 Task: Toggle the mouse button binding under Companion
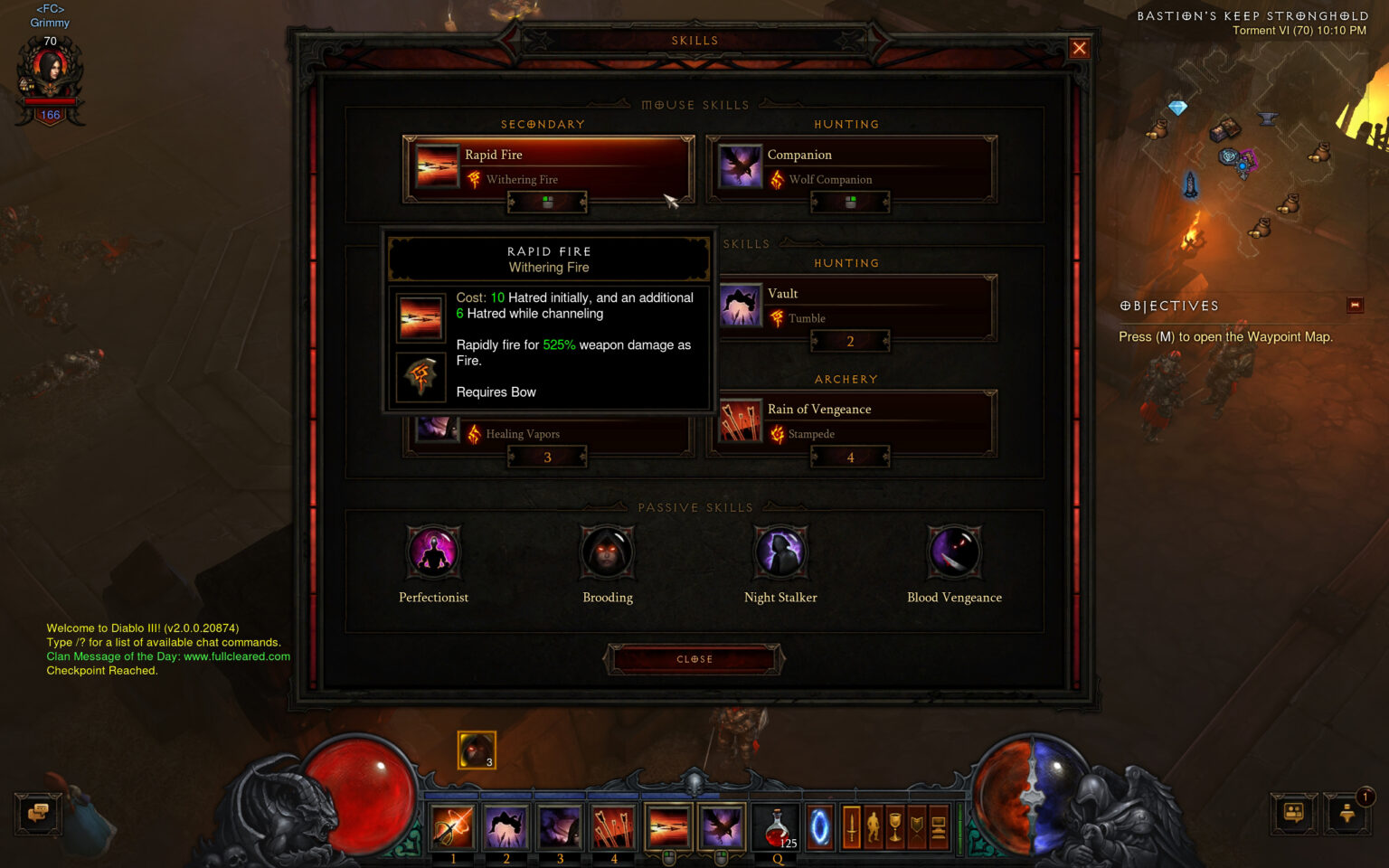[850, 203]
